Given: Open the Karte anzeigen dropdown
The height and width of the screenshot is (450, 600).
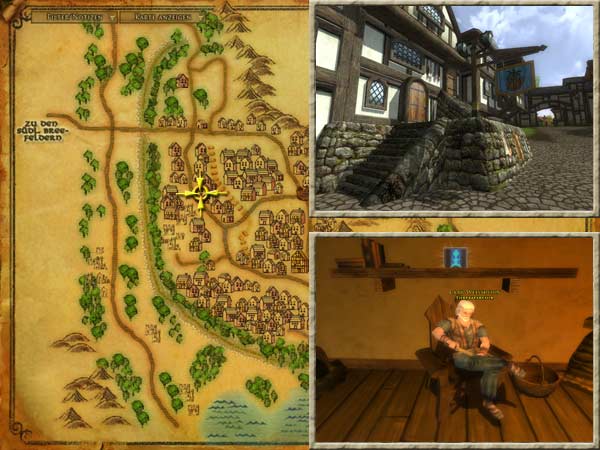Looking at the screenshot, I should pyautogui.click(x=160, y=17).
